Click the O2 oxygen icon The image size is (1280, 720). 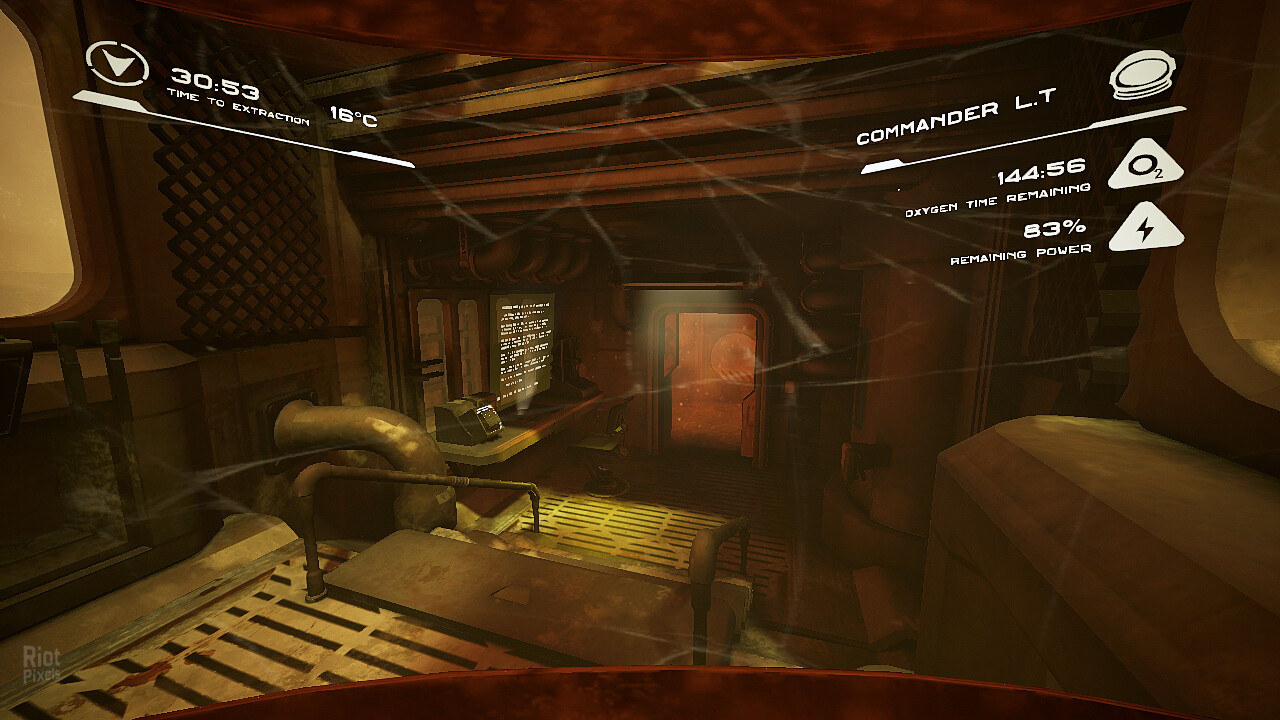1145,167
